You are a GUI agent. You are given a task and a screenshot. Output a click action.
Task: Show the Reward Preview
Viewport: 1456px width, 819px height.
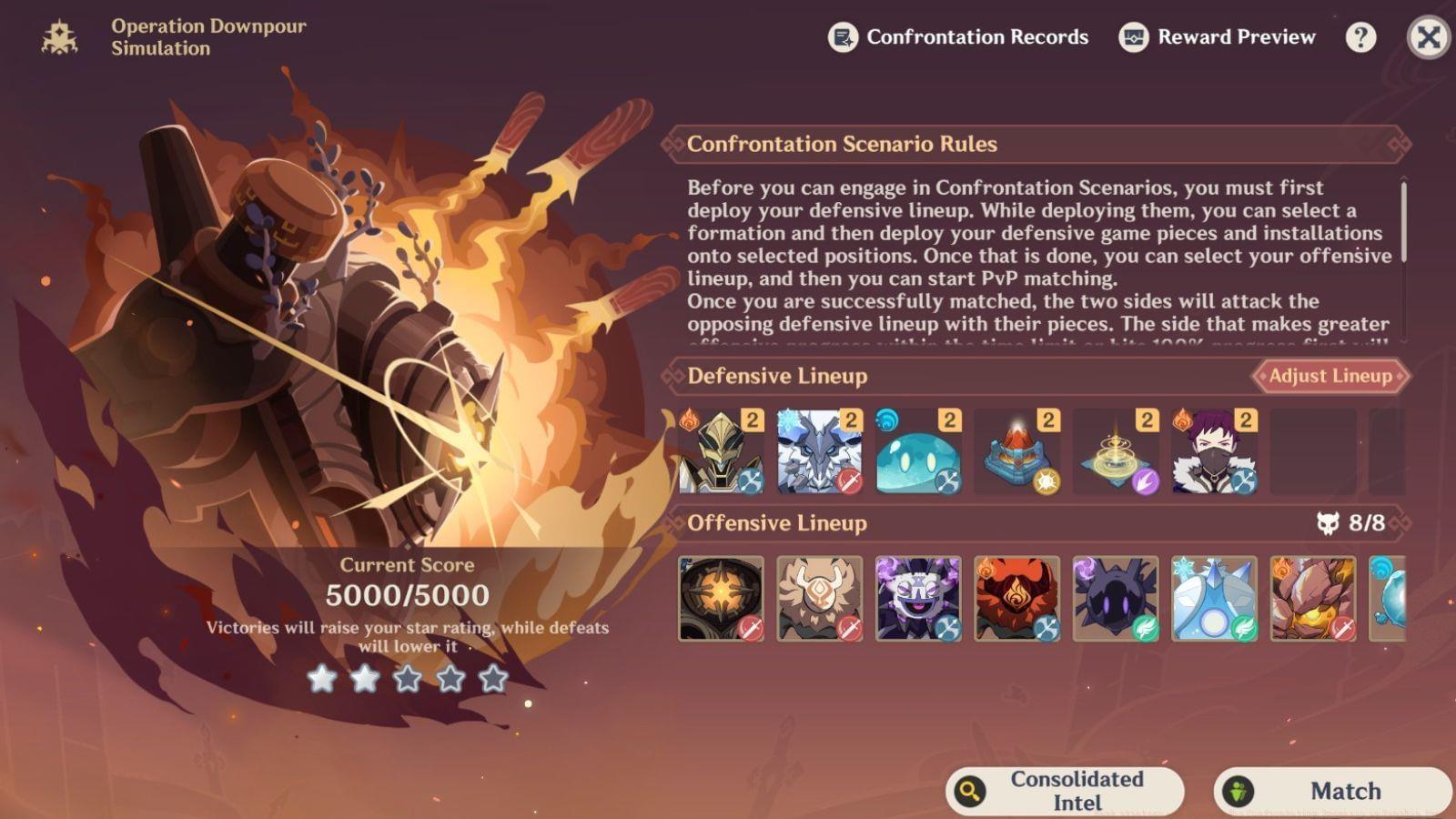pyautogui.click(x=1218, y=37)
